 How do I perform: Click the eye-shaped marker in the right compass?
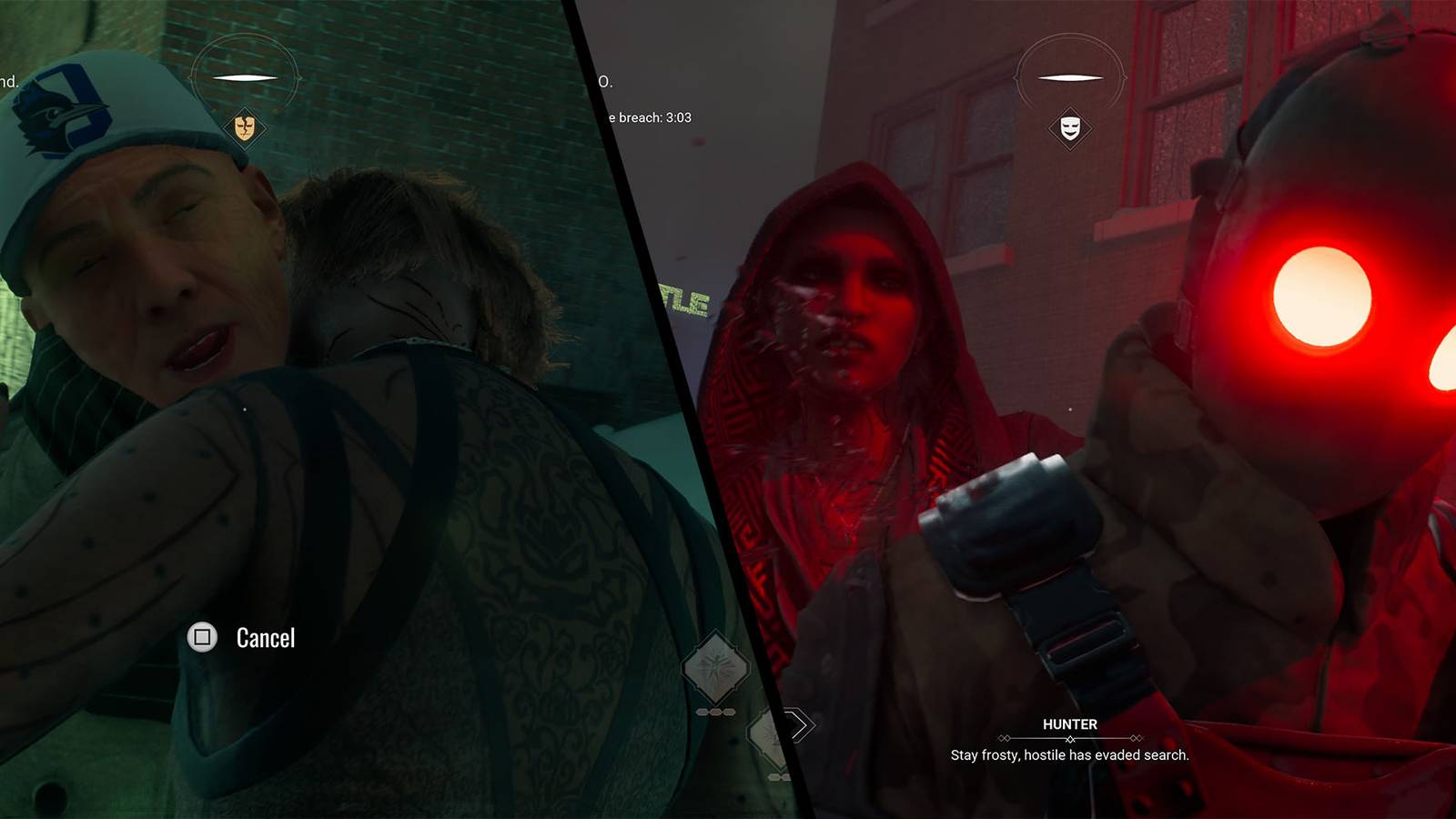(1070, 77)
